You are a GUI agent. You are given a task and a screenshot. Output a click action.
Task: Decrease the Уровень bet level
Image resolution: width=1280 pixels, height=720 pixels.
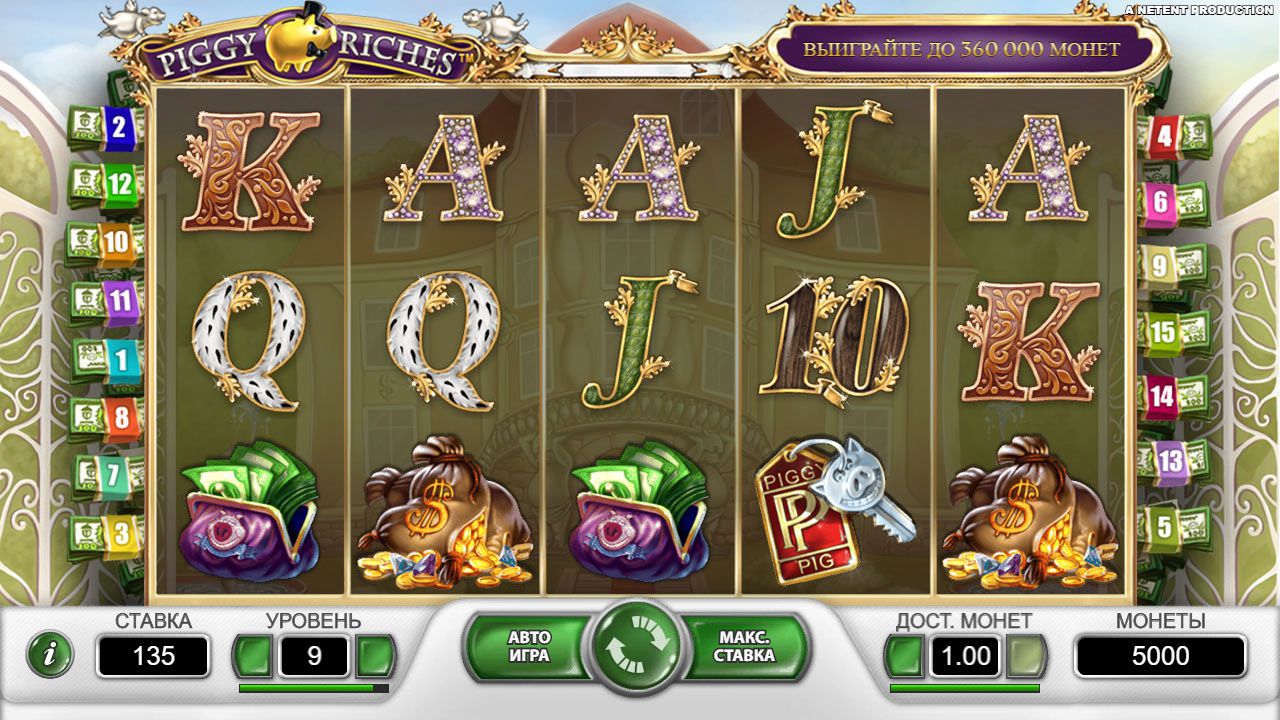(254, 656)
